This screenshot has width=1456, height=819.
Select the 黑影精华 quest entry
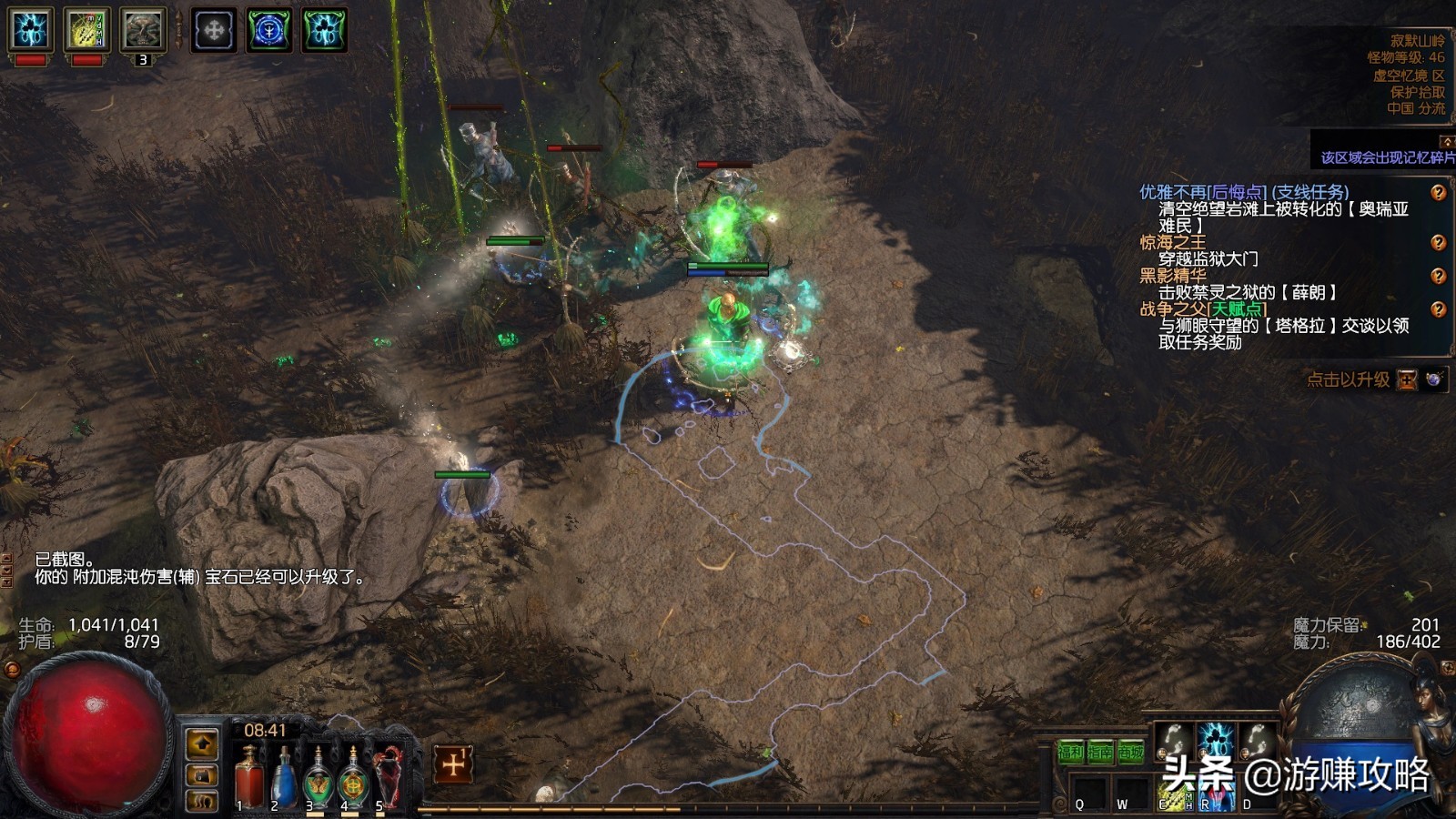(1172, 275)
